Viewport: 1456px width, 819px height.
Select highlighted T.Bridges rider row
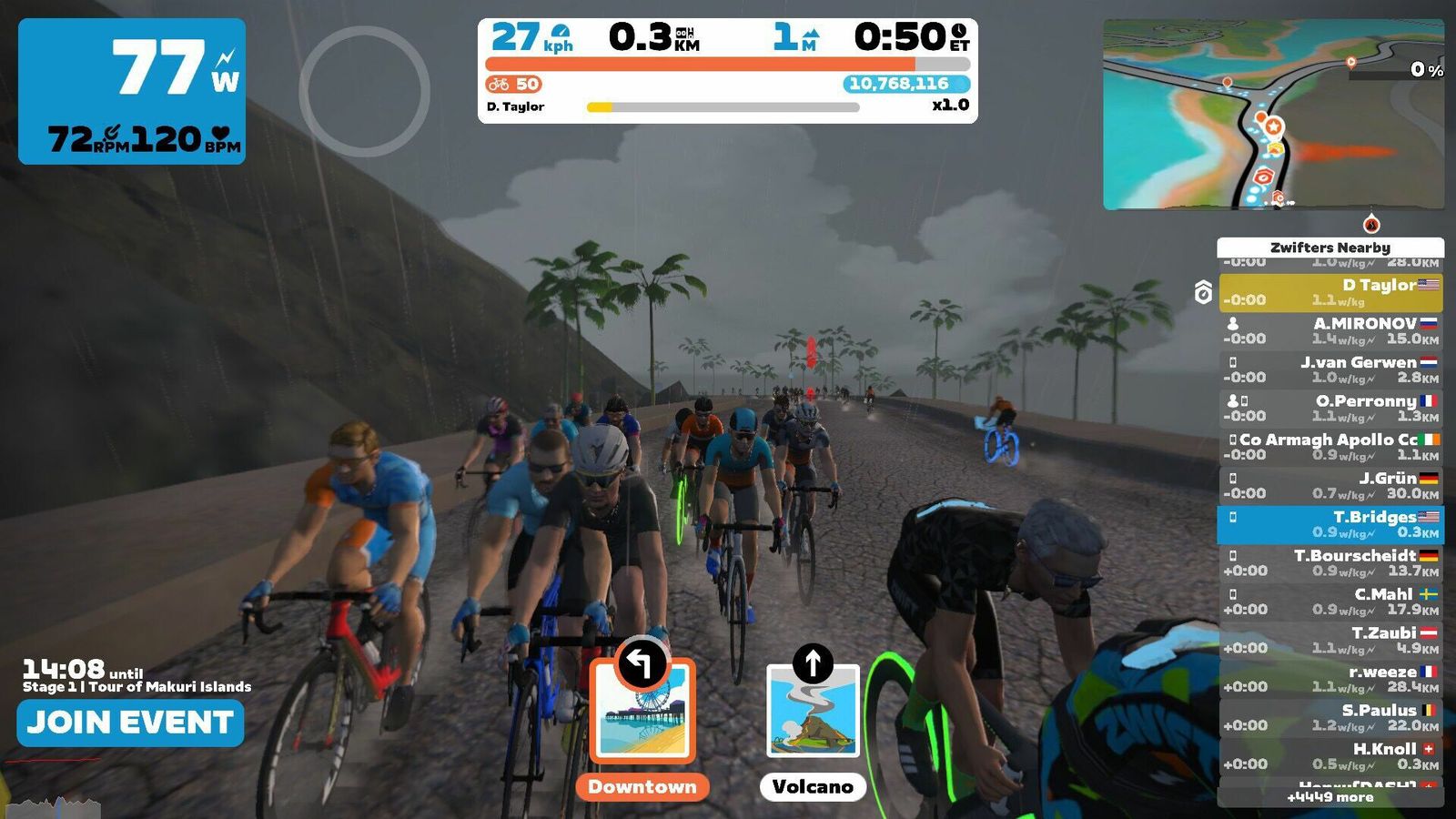pos(1330,524)
